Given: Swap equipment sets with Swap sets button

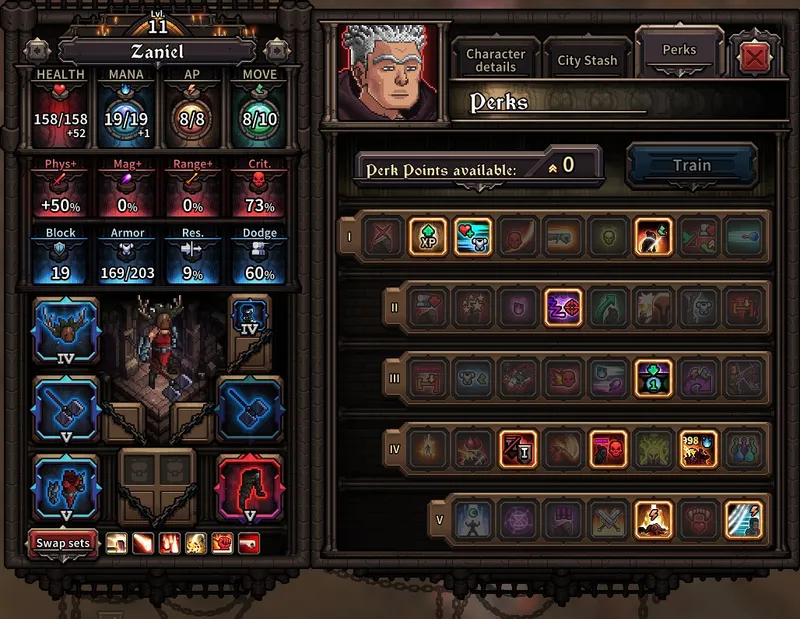Looking at the screenshot, I should (63, 542).
